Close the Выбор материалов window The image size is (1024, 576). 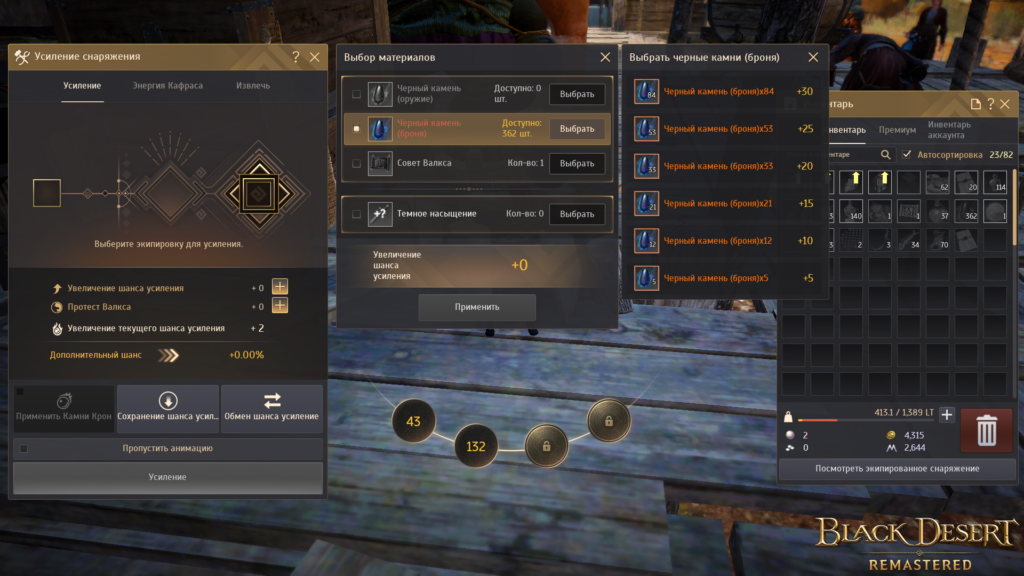tap(604, 58)
